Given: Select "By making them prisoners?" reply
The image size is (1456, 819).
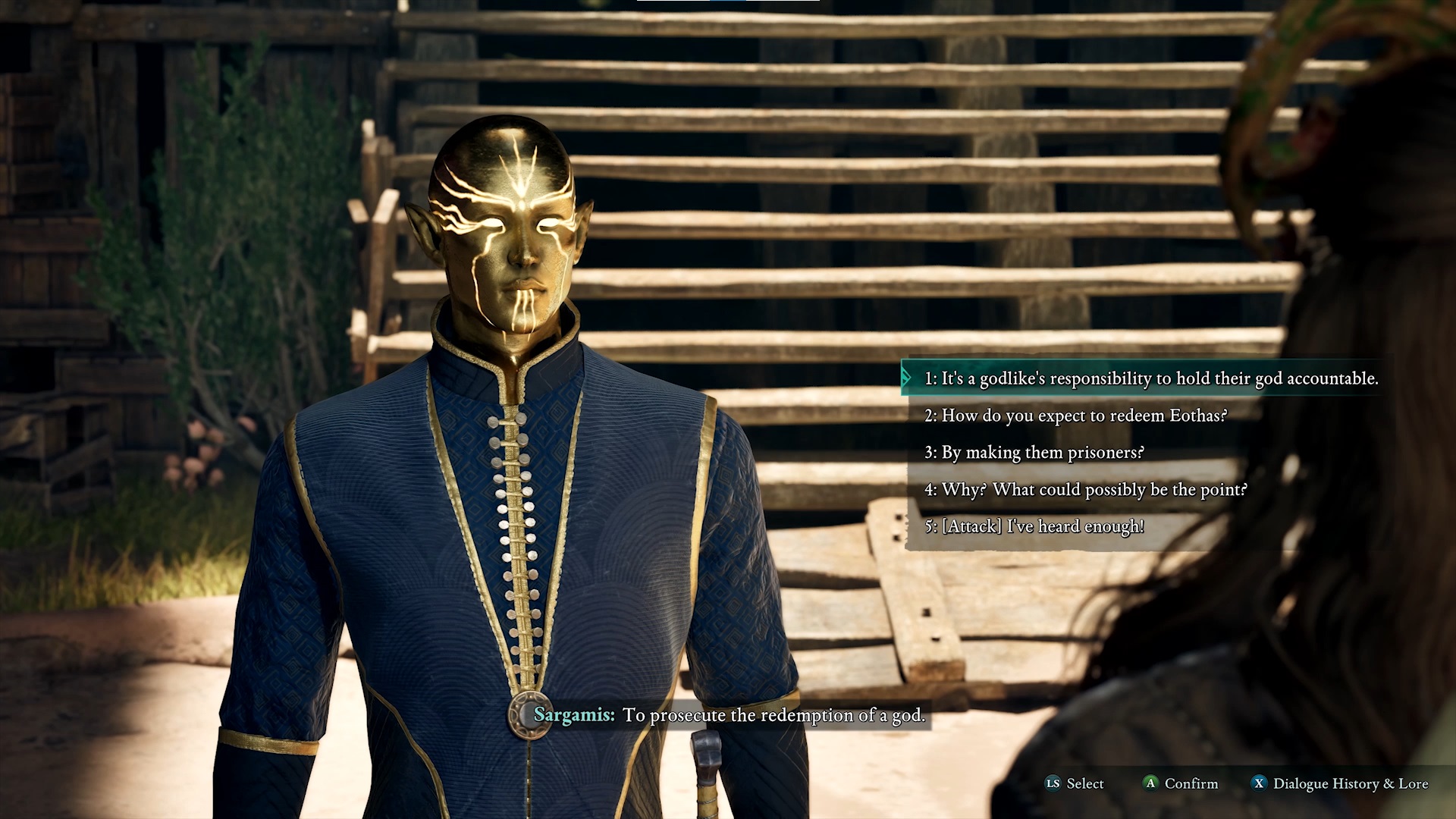Looking at the screenshot, I should (x=1034, y=453).
